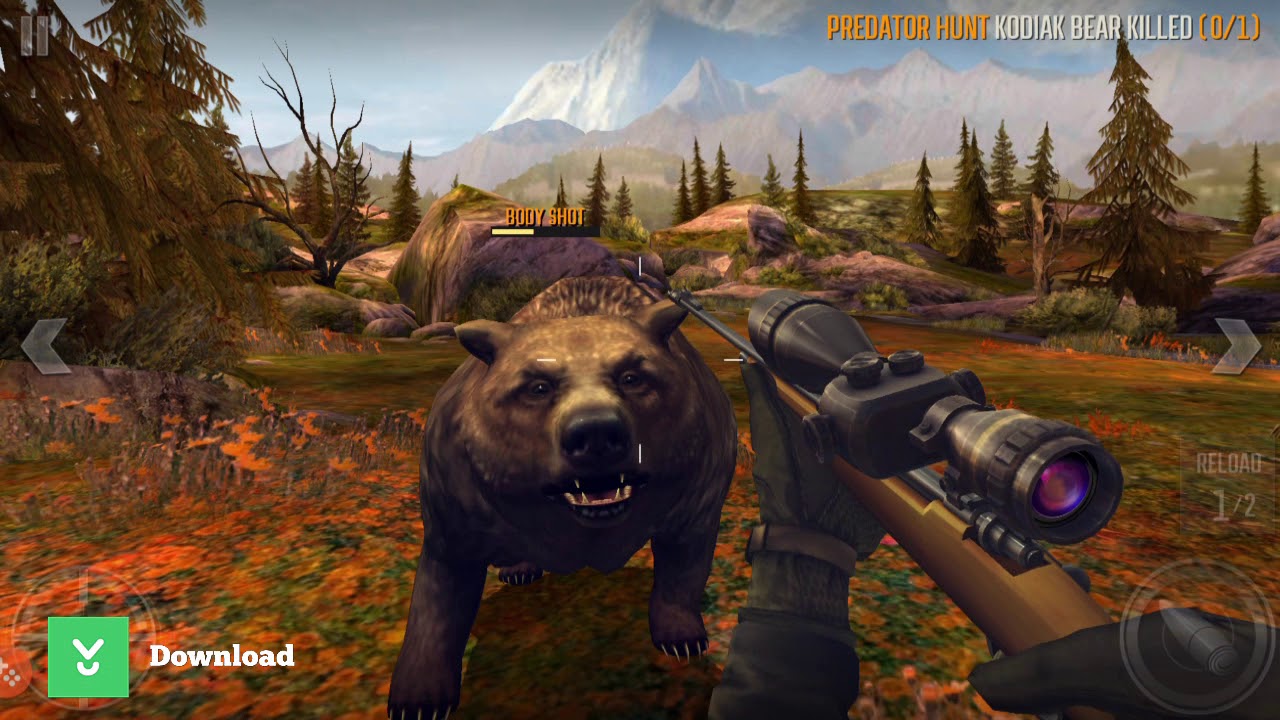
Task: Click the yellow Body Shot progress bar
Action: pyautogui.click(x=512, y=230)
